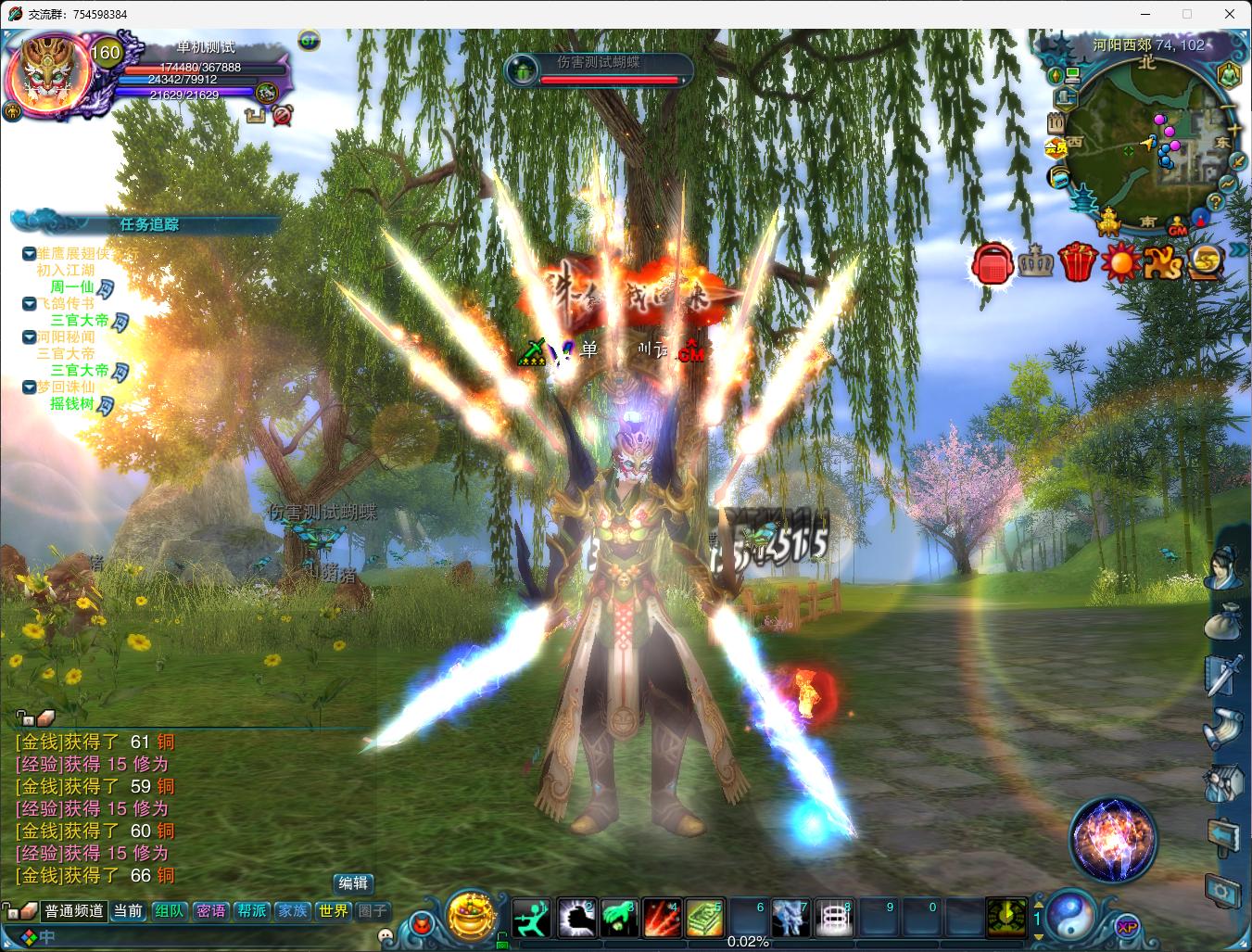Select the 周一仙 quest target link
This screenshot has height=952, width=1252.
pyautogui.click(x=71, y=287)
